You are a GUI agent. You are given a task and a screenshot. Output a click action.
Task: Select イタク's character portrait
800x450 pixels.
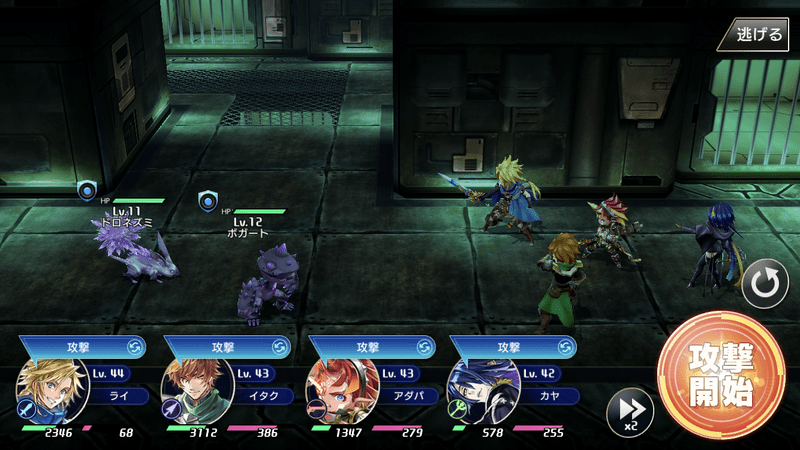191,390
